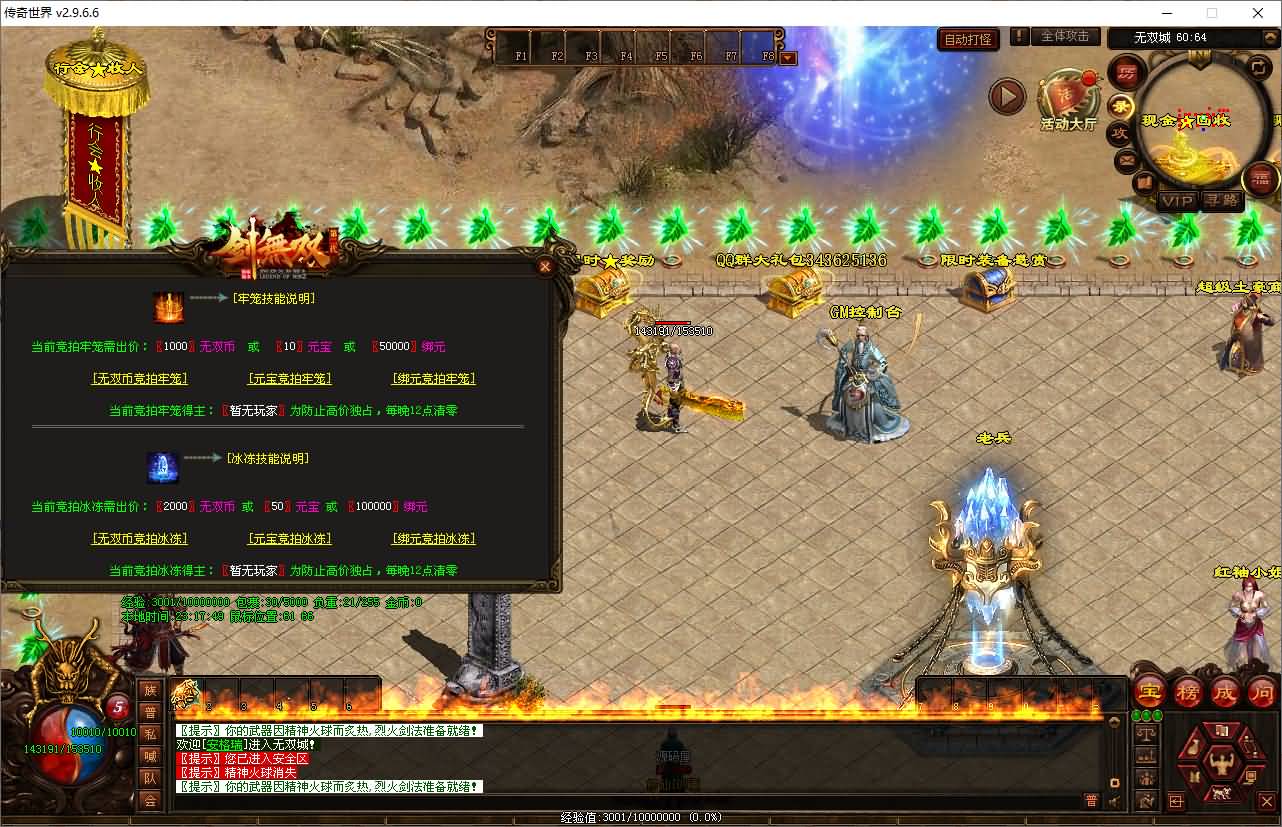Minimize the game window
Image resolution: width=1282 pixels, height=827 pixels.
[1165, 13]
